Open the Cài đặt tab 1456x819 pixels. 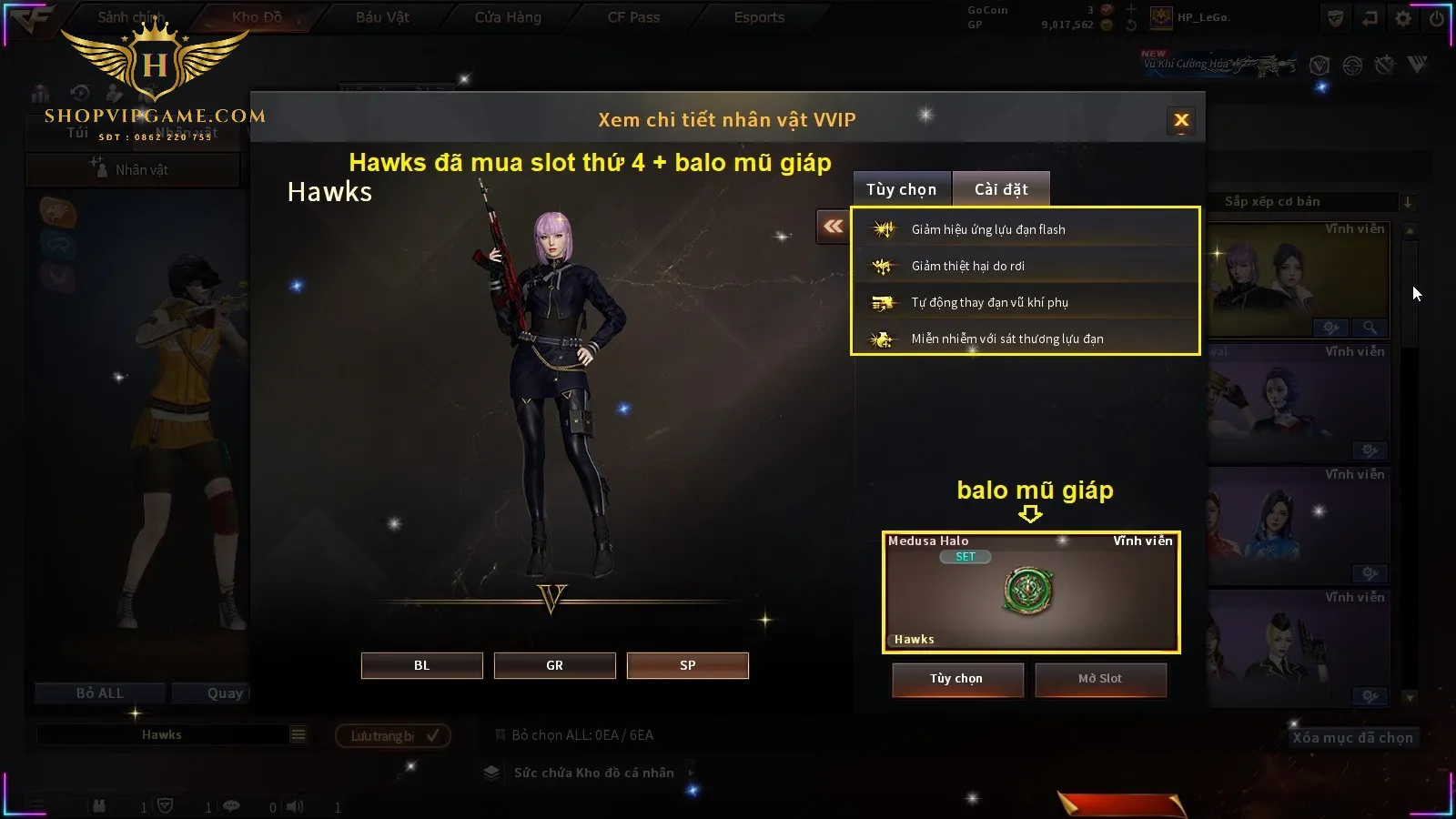click(1001, 189)
